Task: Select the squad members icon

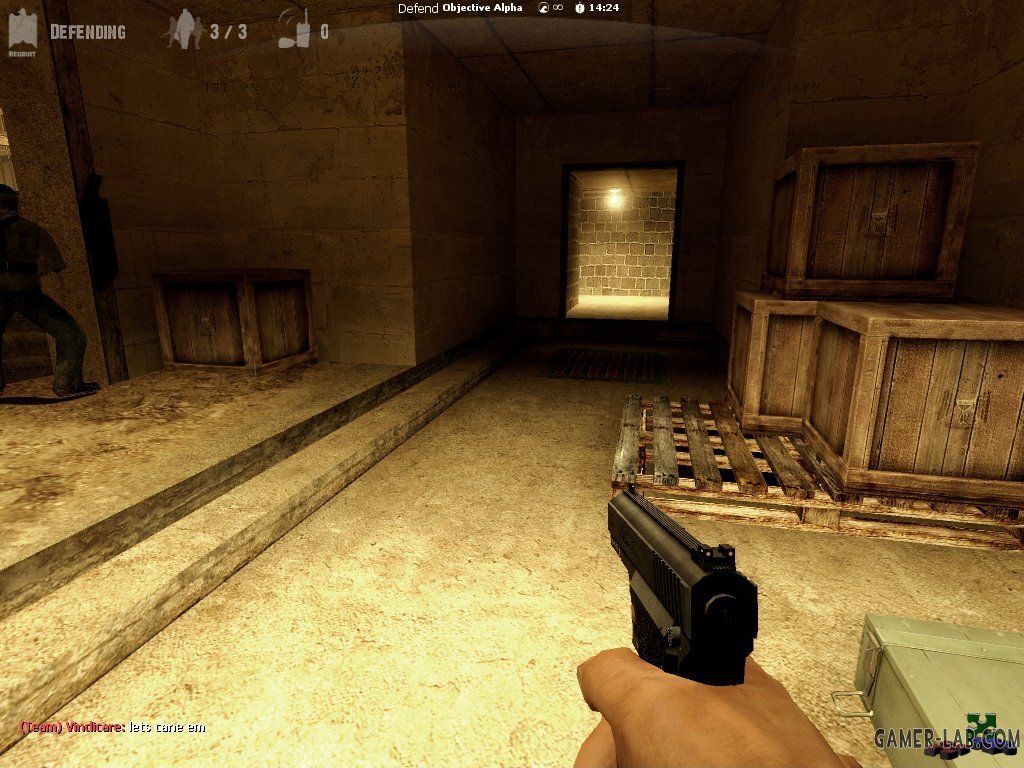Action: coord(183,30)
